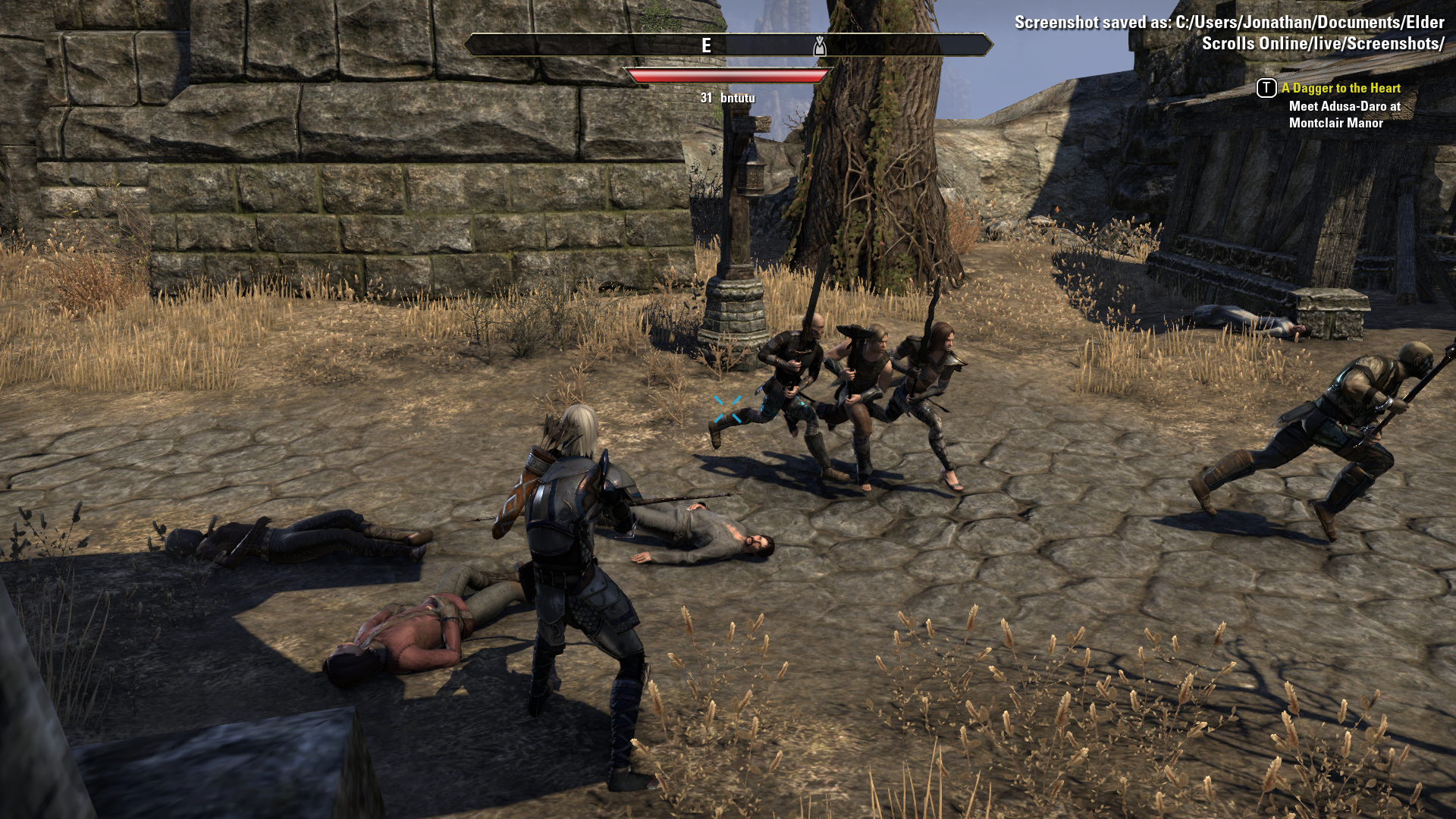Click the red enemy health bar
The image size is (1456, 819).
click(728, 76)
